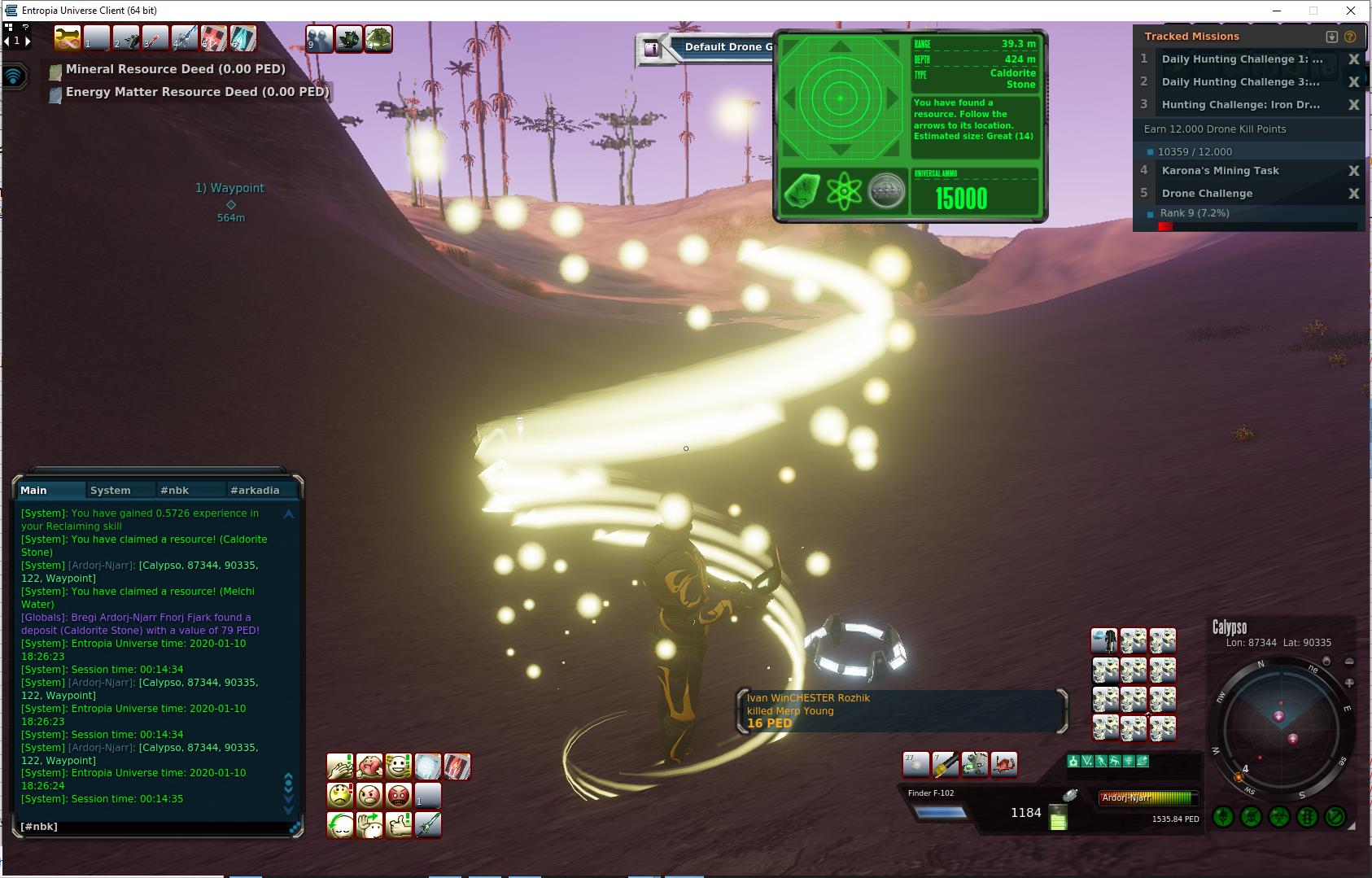Activate the angry red face emote

[399, 795]
